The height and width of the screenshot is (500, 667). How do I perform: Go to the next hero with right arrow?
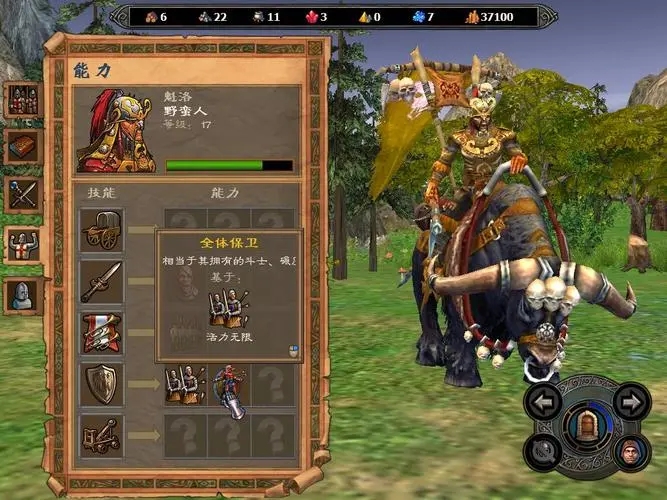click(x=630, y=402)
